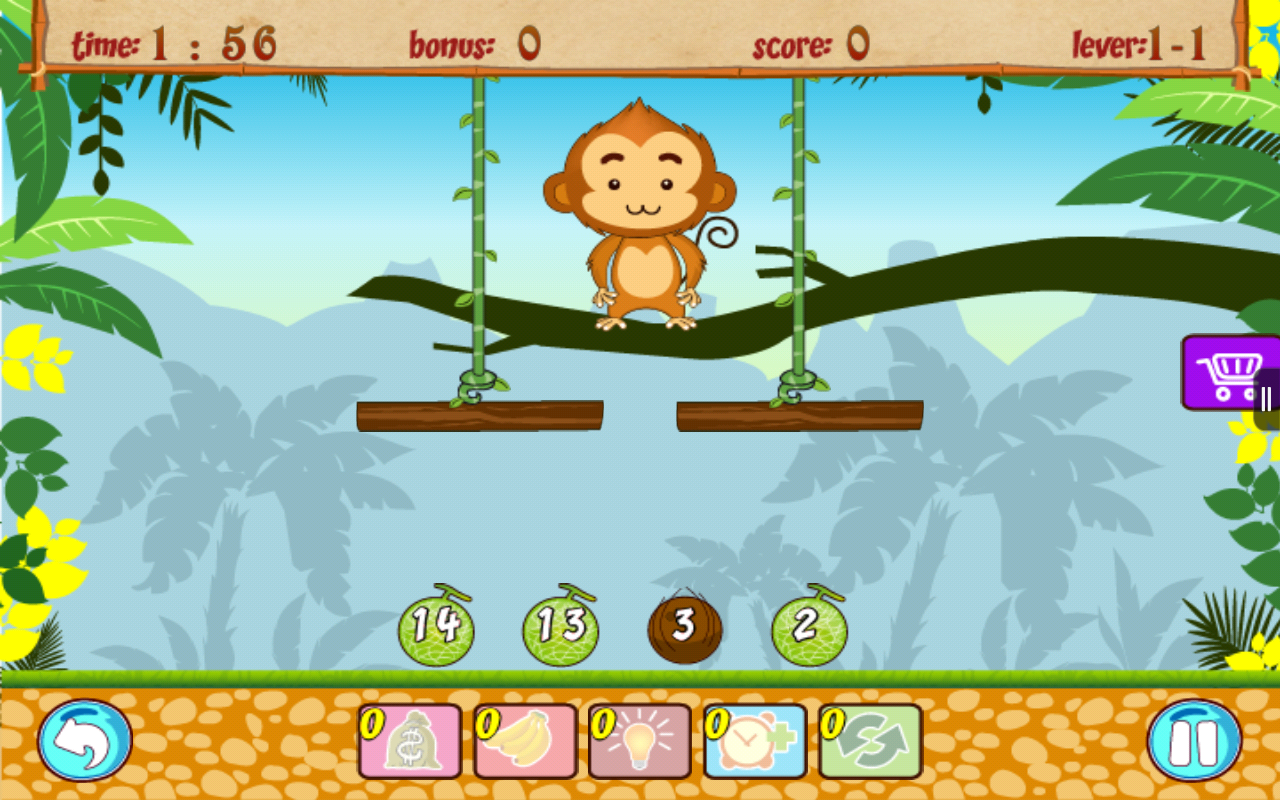The image size is (1280, 800).
Task: Select the melon numbered 13
Action: (x=560, y=628)
